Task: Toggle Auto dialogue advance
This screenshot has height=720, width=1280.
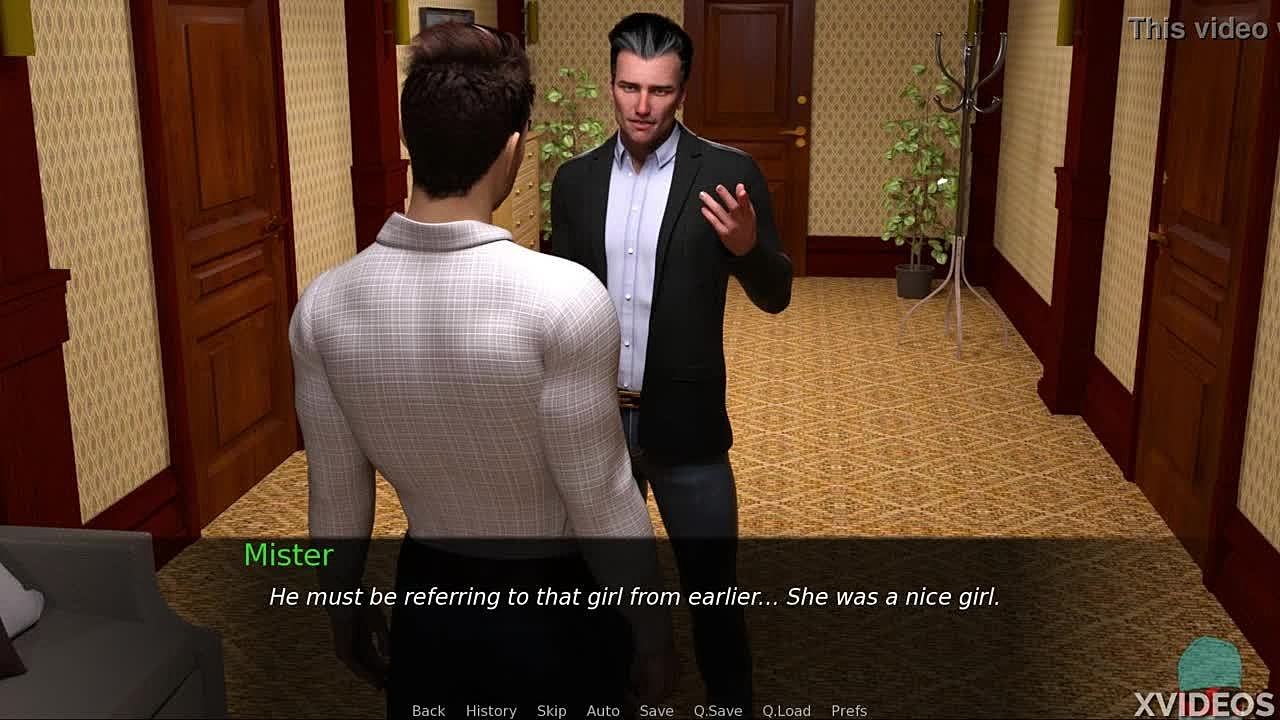Action: (603, 710)
